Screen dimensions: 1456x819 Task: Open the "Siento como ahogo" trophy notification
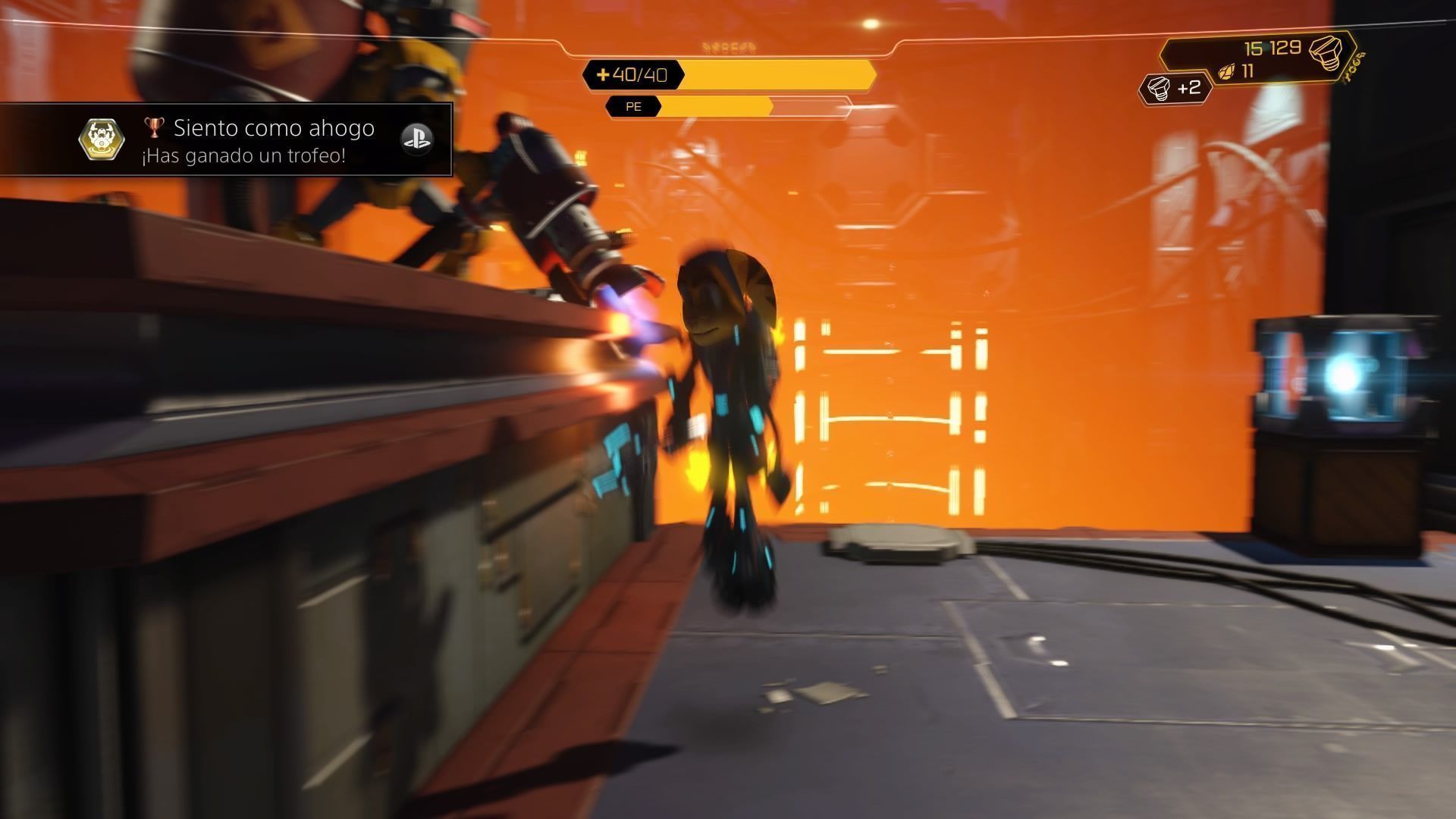point(258,140)
